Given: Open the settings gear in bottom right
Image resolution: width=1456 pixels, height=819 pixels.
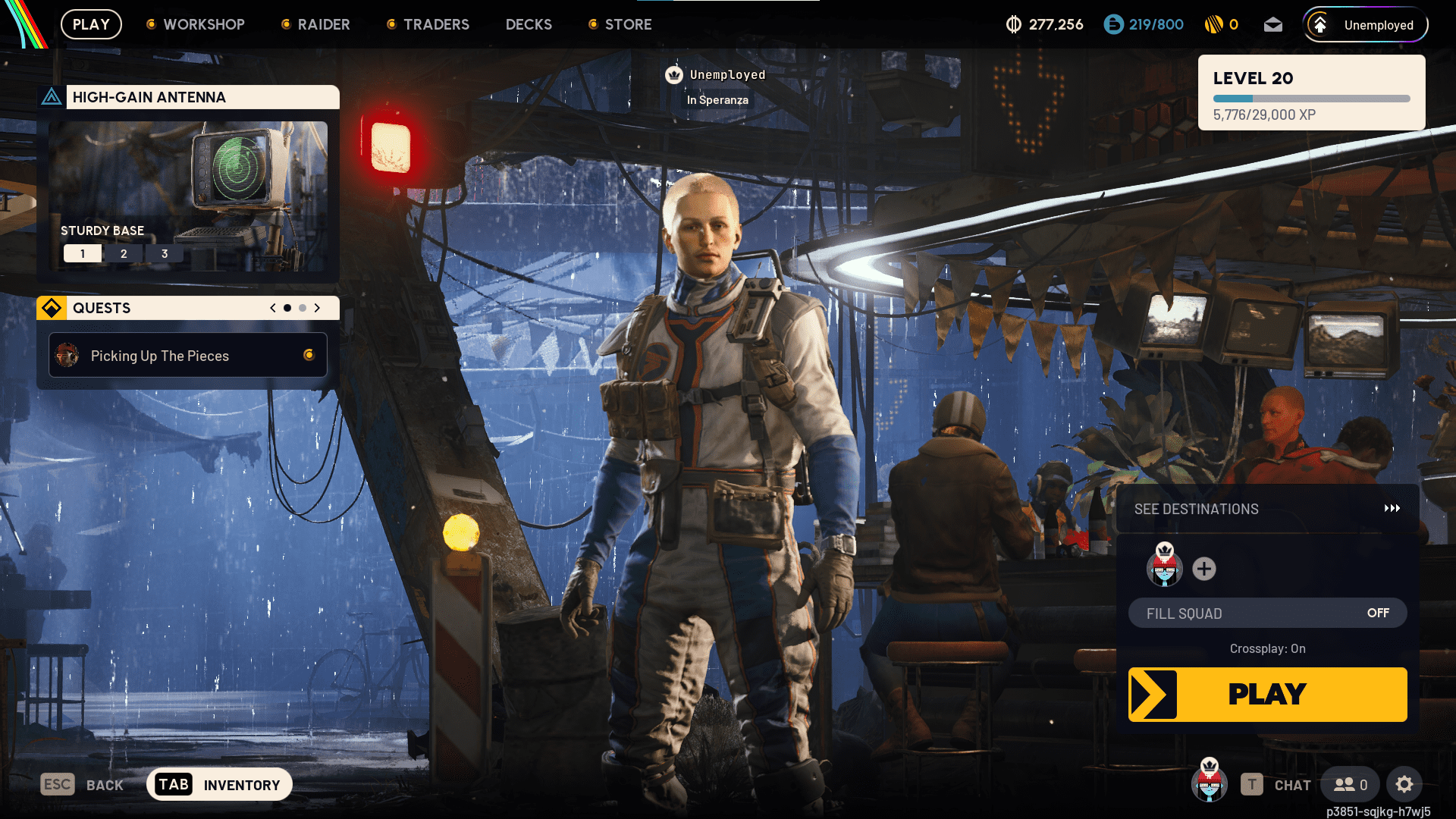Looking at the screenshot, I should pos(1404,784).
